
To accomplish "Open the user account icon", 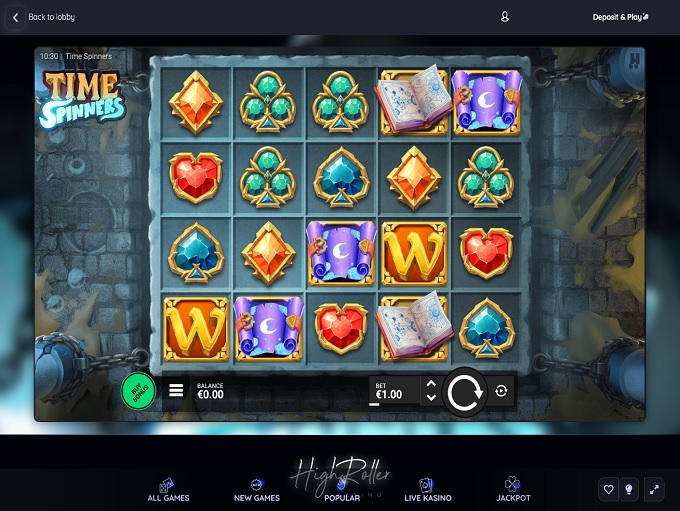I will click(x=505, y=17).
